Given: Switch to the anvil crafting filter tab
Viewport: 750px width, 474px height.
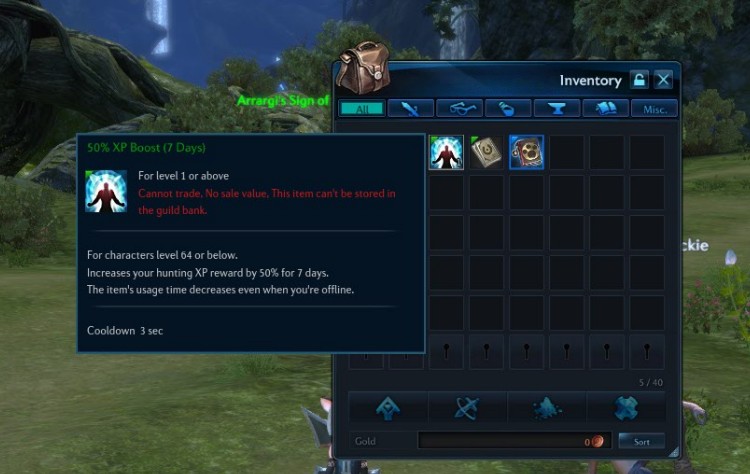Looking at the screenshot, I should (x=557, y=108).
